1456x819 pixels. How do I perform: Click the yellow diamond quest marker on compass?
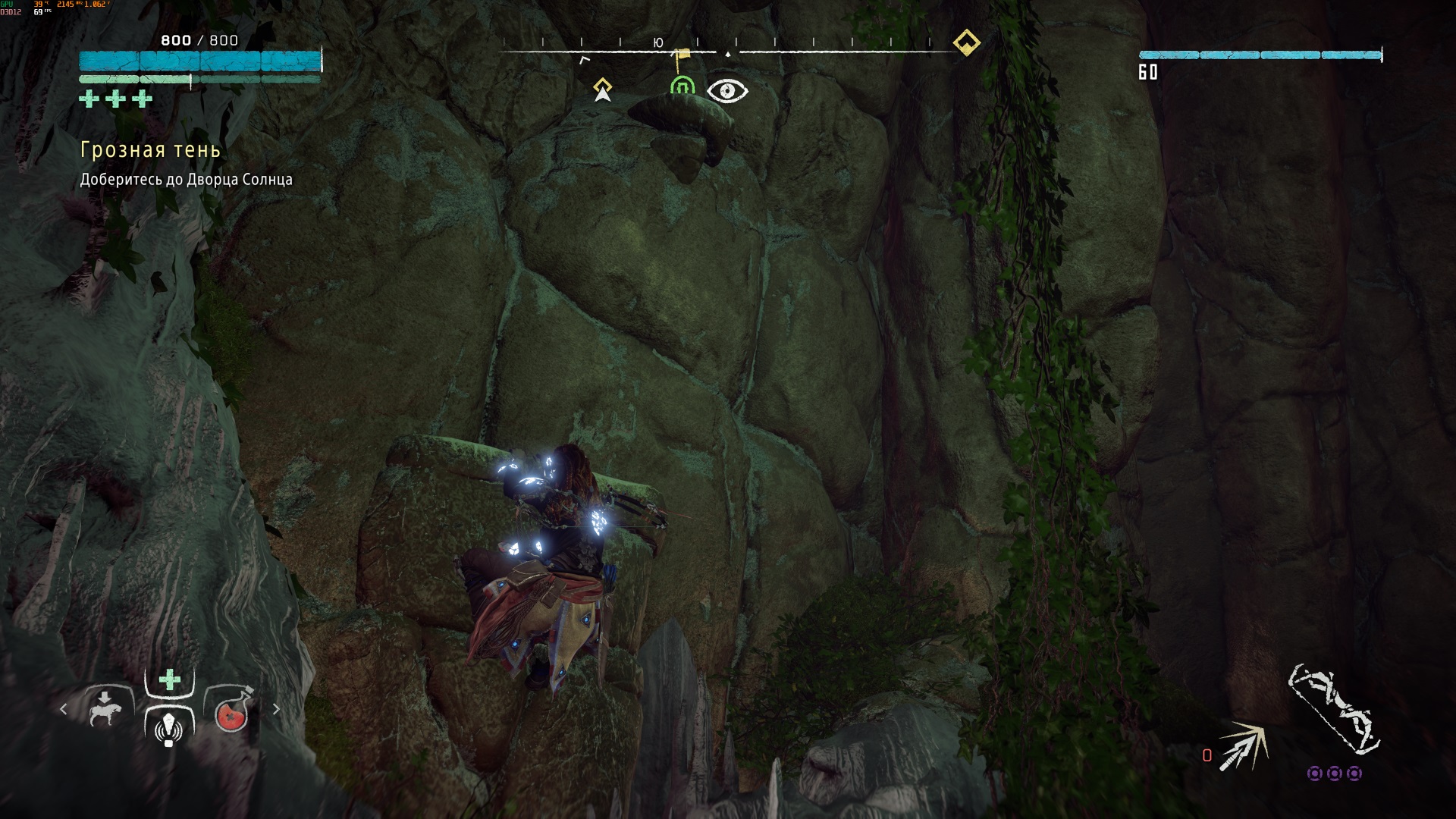click(966, 42)
